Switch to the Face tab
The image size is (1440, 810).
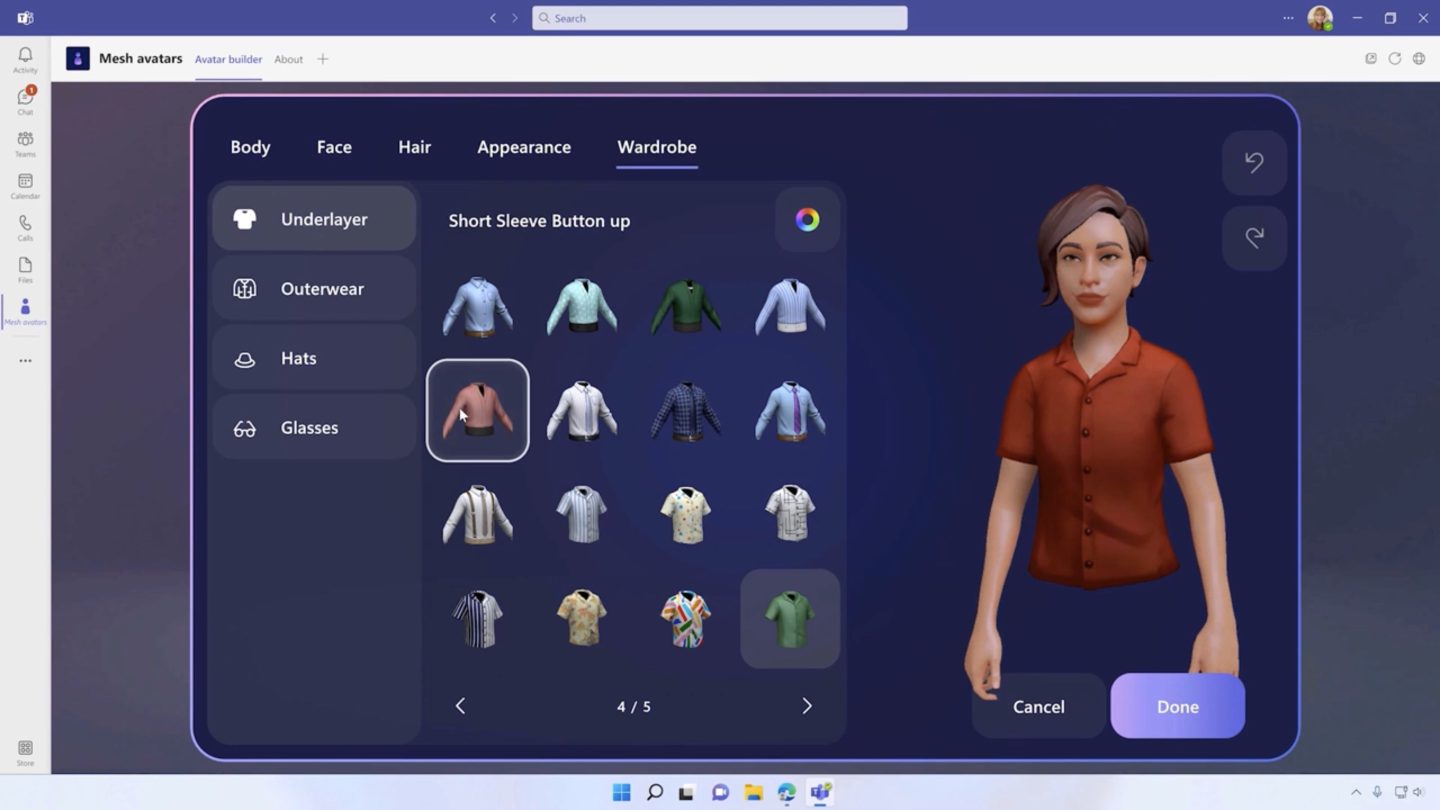[x=333, y=147]
